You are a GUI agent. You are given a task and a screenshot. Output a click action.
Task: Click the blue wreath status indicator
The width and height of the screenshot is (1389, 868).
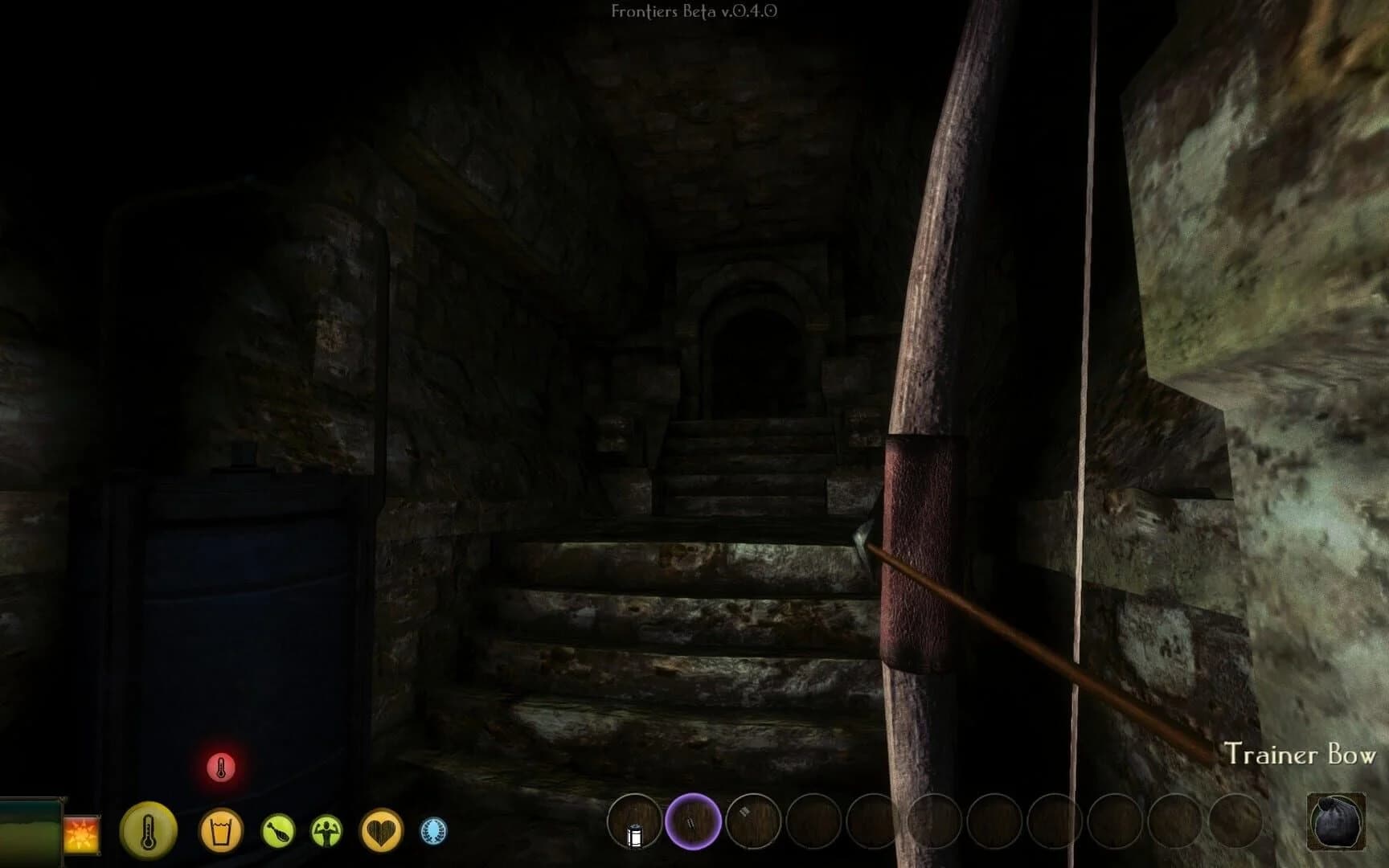432,831
